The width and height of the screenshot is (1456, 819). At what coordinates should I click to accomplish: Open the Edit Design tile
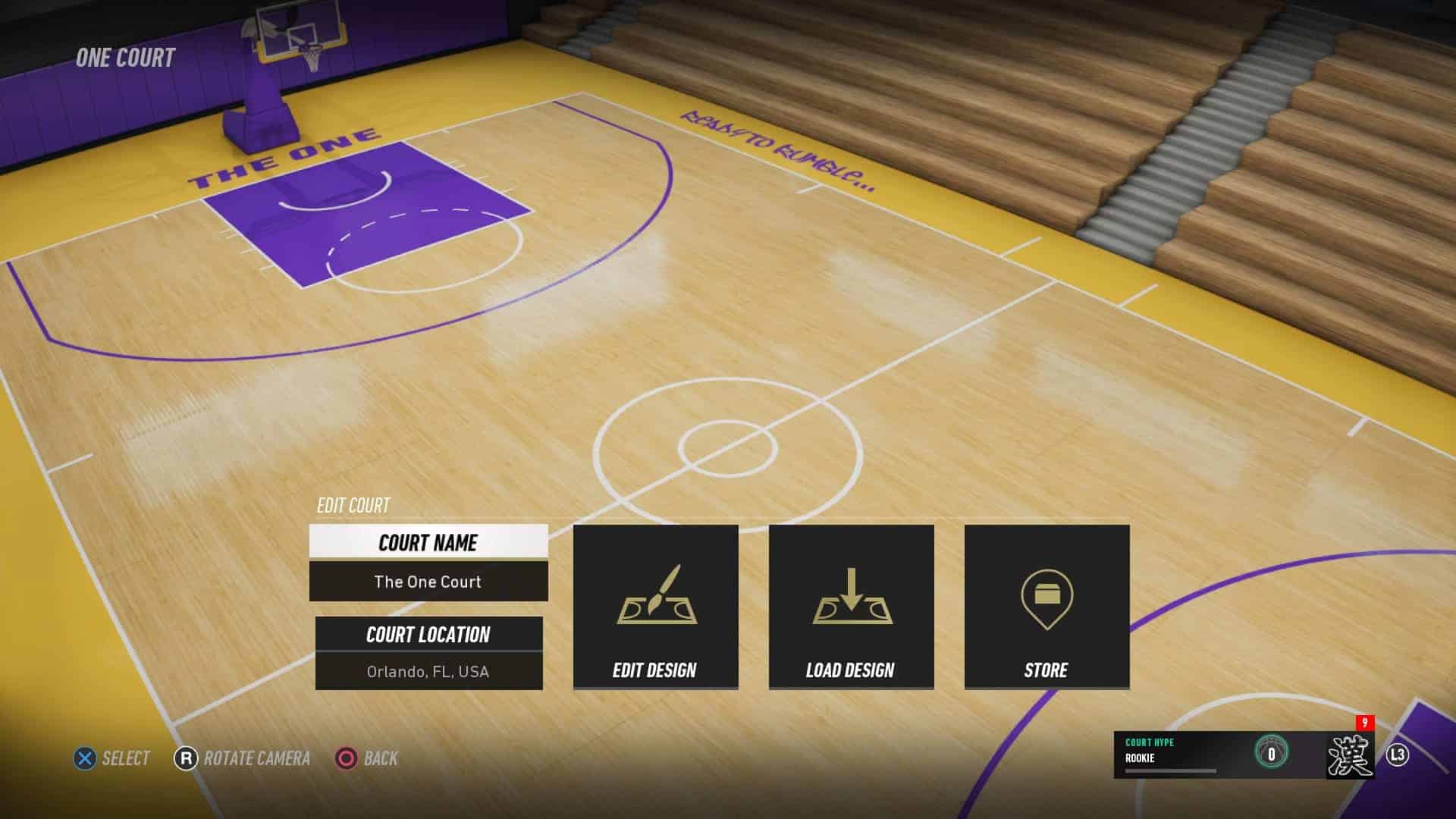click(655, 607)
